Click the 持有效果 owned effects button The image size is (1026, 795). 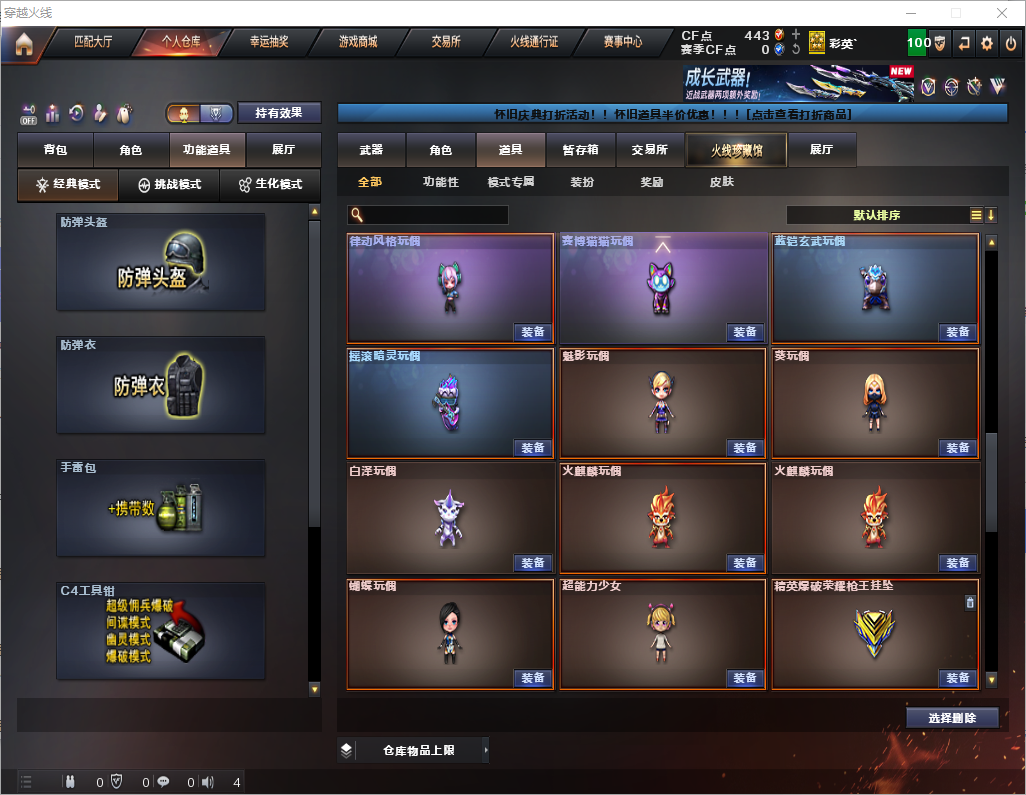tap(279, 113)
